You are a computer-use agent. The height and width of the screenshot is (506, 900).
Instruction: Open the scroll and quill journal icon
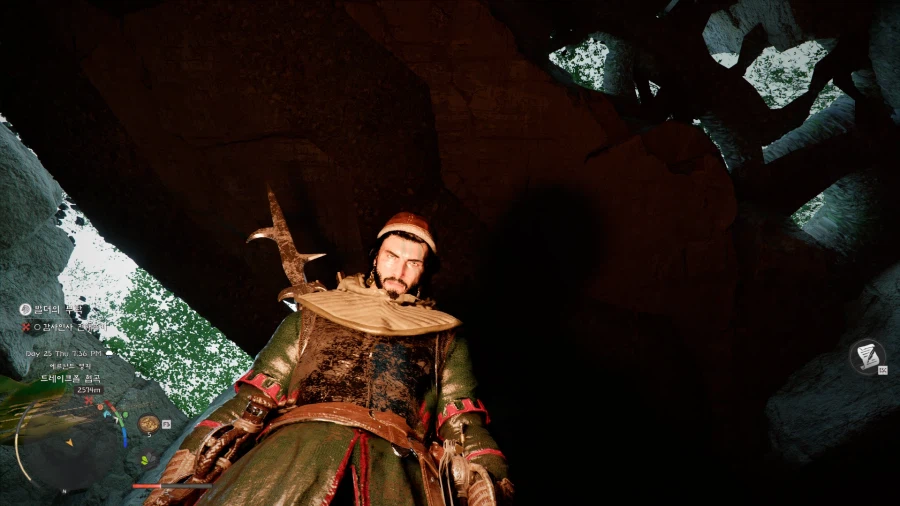(x=867, y=356)
